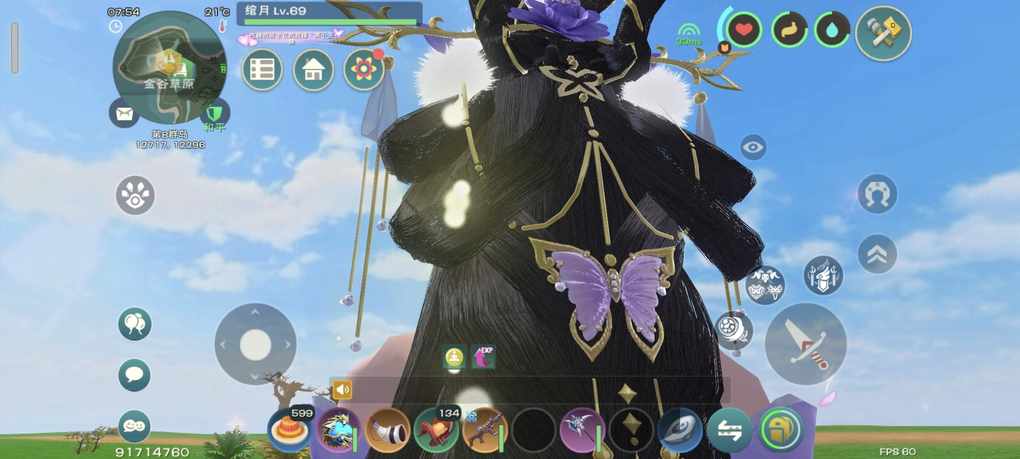Swap hotbar with the arrows button
1020x459 pixels.
[729, 430]
